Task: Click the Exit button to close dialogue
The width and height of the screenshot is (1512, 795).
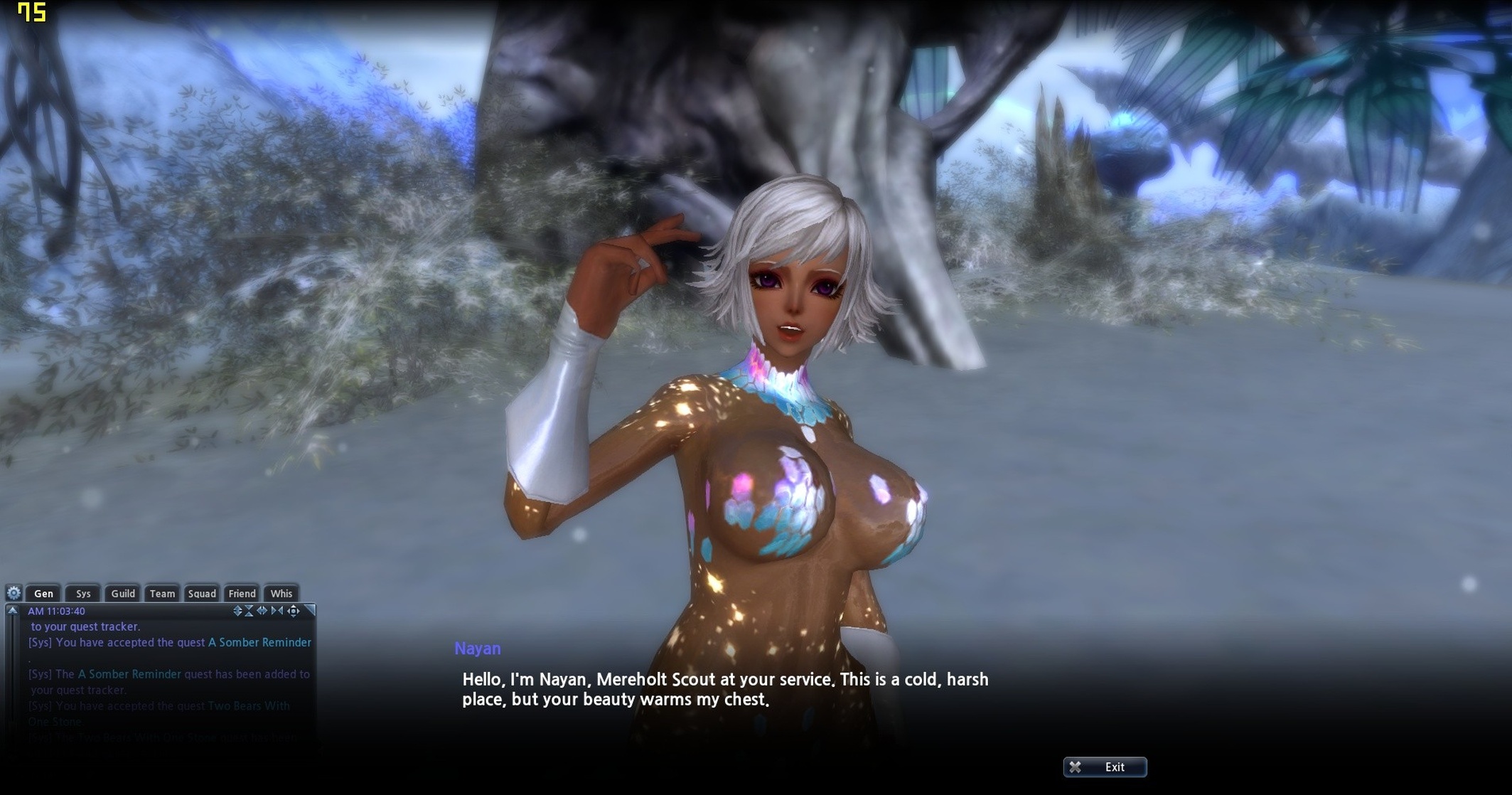Action: 1105,767
